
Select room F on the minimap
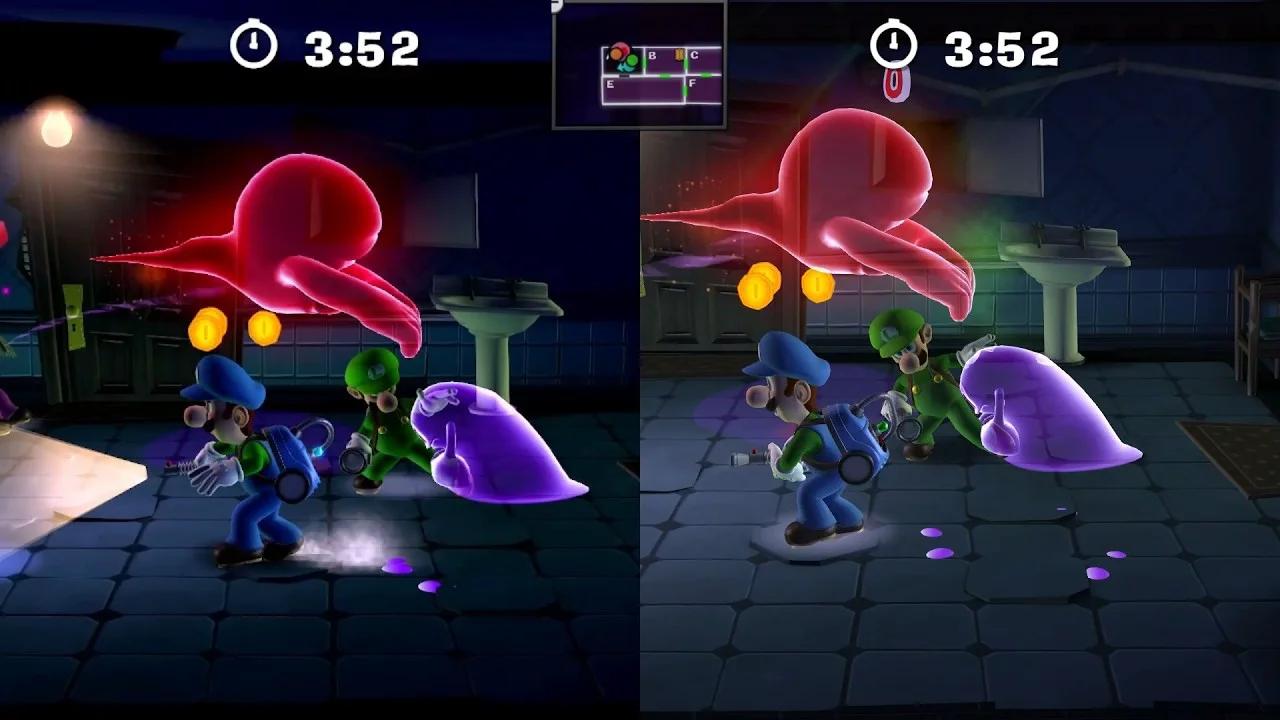click(x=692, y=83)
